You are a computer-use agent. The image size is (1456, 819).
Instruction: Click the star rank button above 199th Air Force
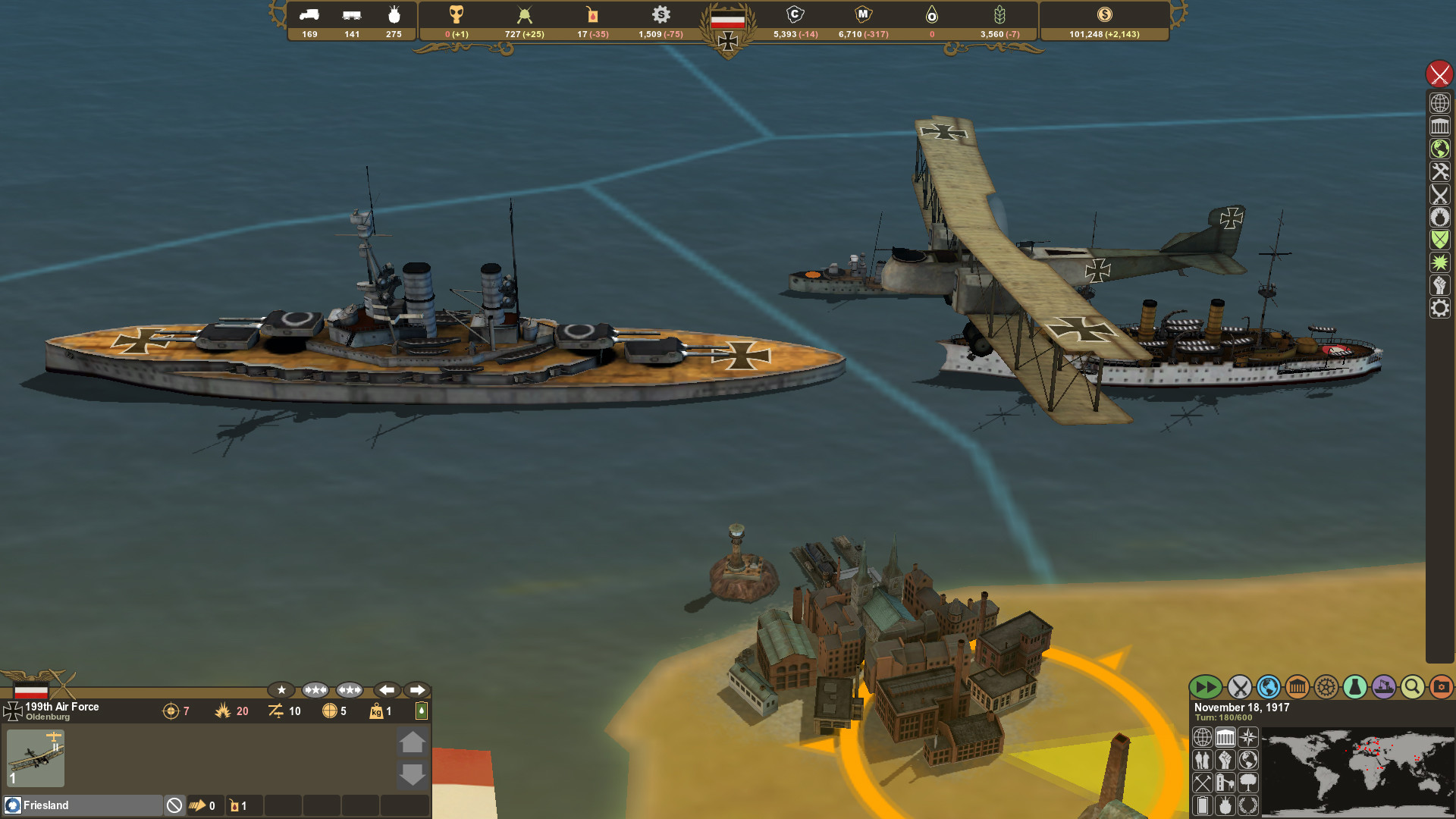pyautogui.click(x=281, y=689)
